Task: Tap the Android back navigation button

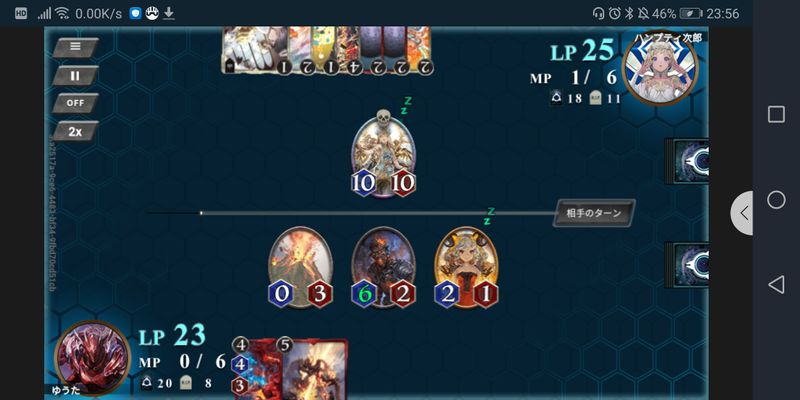Action: tap(776, 285)
